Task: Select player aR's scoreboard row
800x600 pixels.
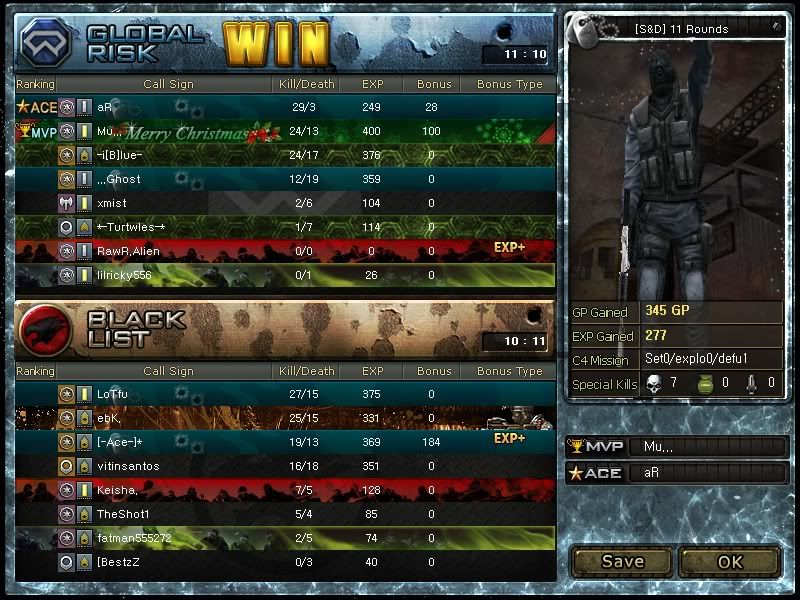Action: click(285, 107)
